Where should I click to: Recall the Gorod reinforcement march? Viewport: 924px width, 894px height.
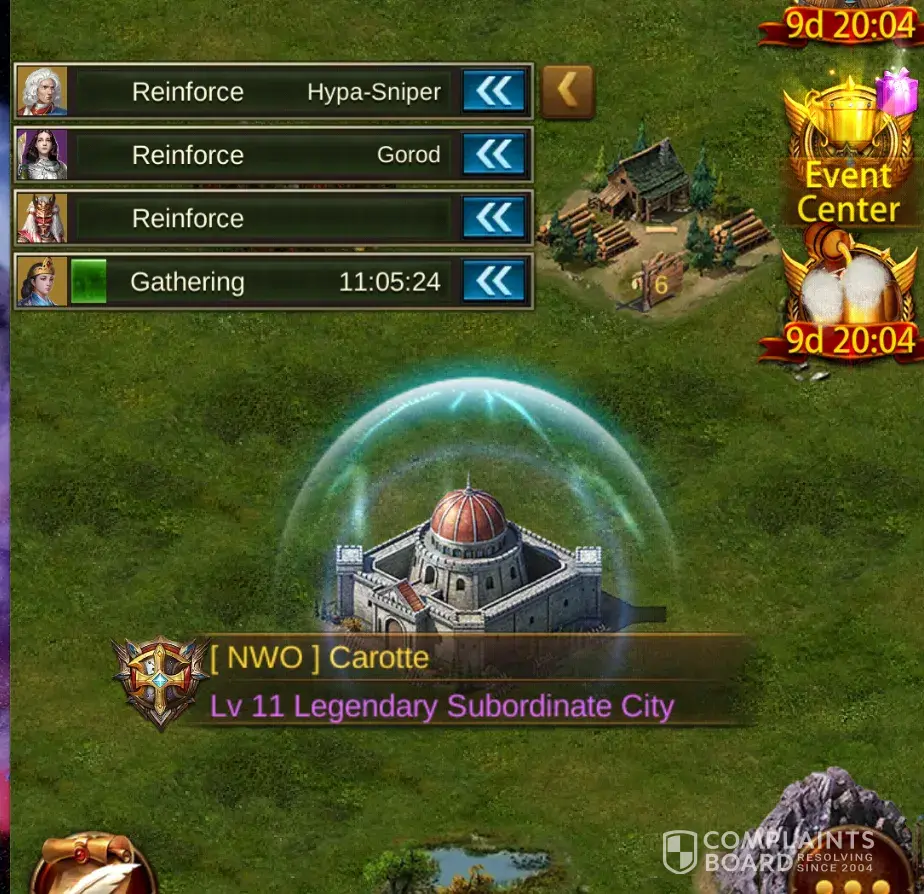coord(494,155)
